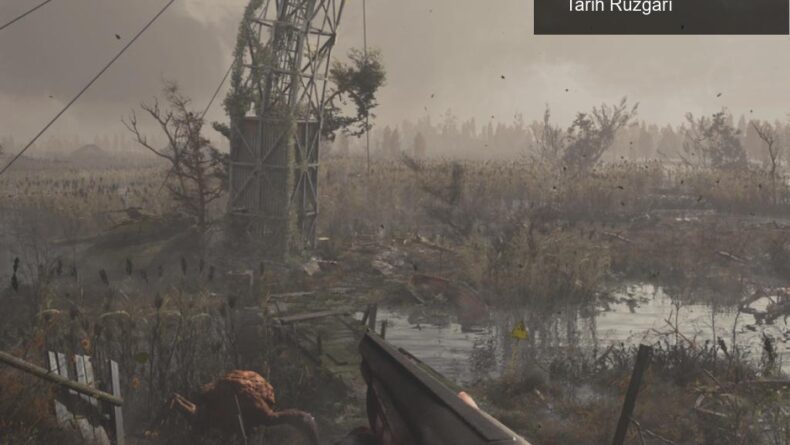Open the Tarih Rüzgarı notification banner
This screenshot has width=790, height=445.
click(660, 14)
